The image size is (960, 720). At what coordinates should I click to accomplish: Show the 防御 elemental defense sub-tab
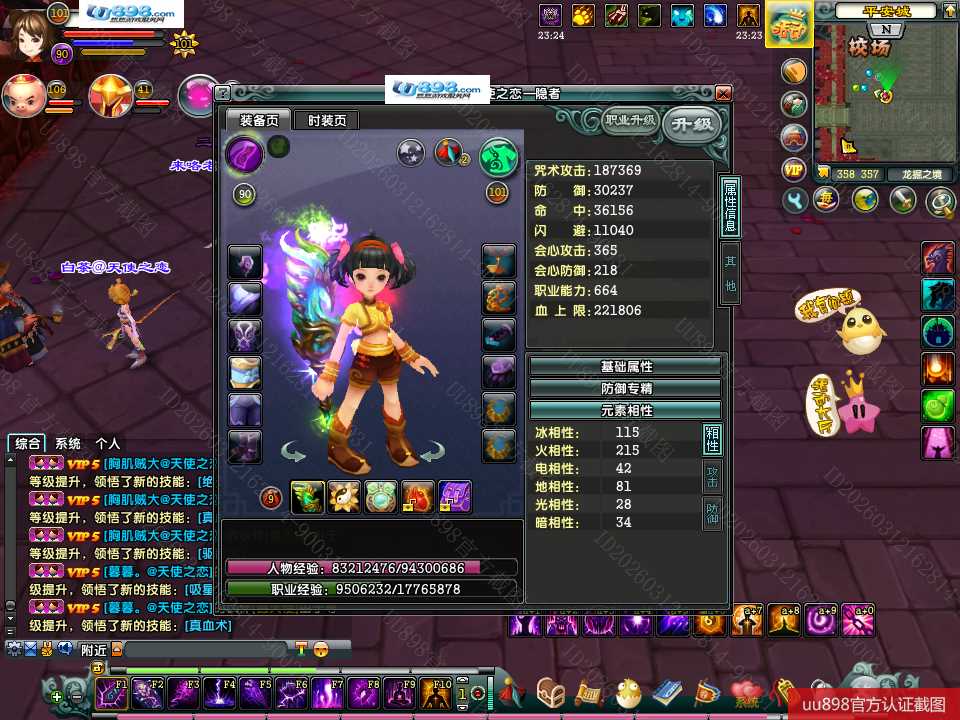[712, 514]
